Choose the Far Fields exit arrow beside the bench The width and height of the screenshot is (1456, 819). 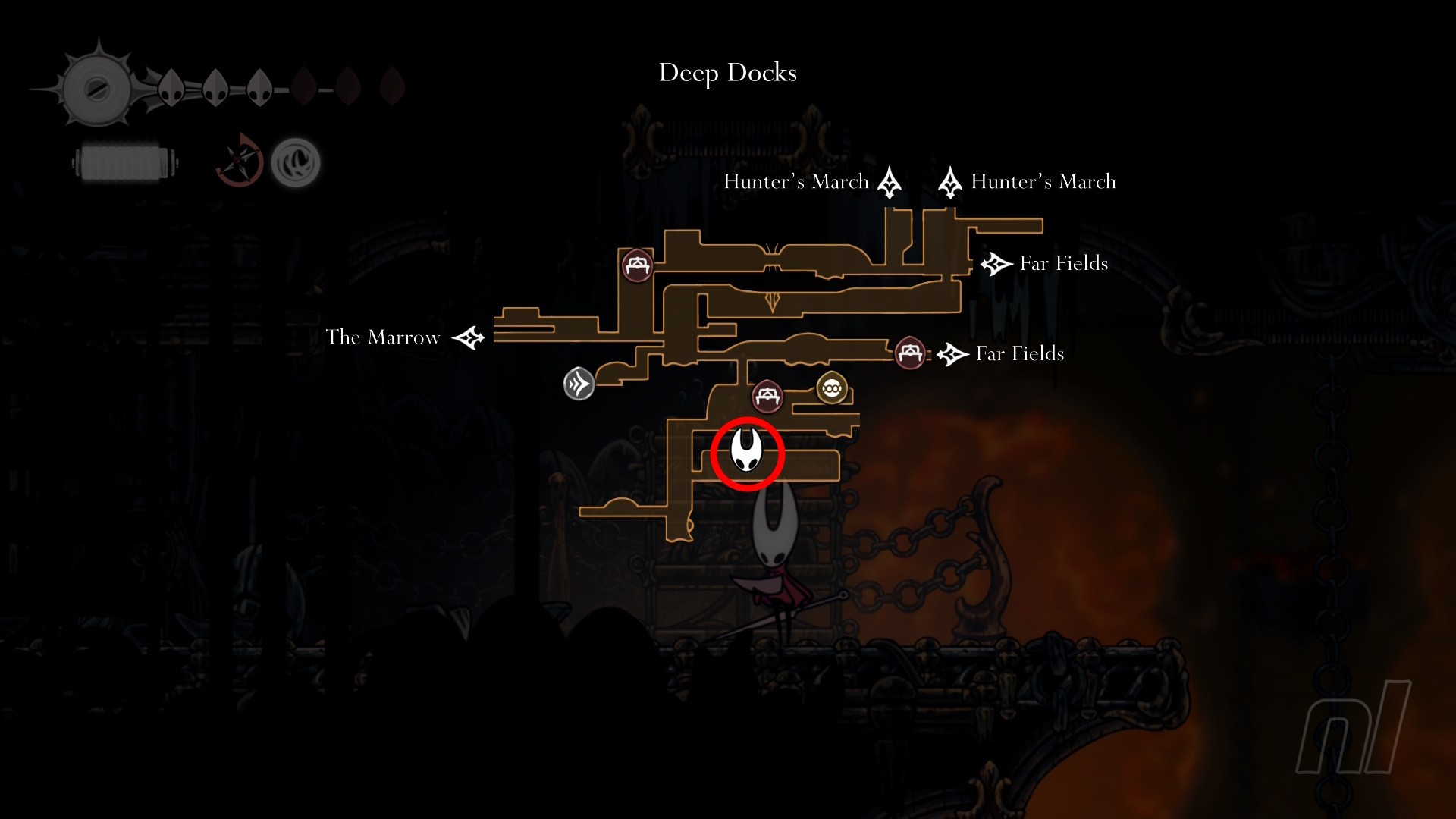(953, 354)
